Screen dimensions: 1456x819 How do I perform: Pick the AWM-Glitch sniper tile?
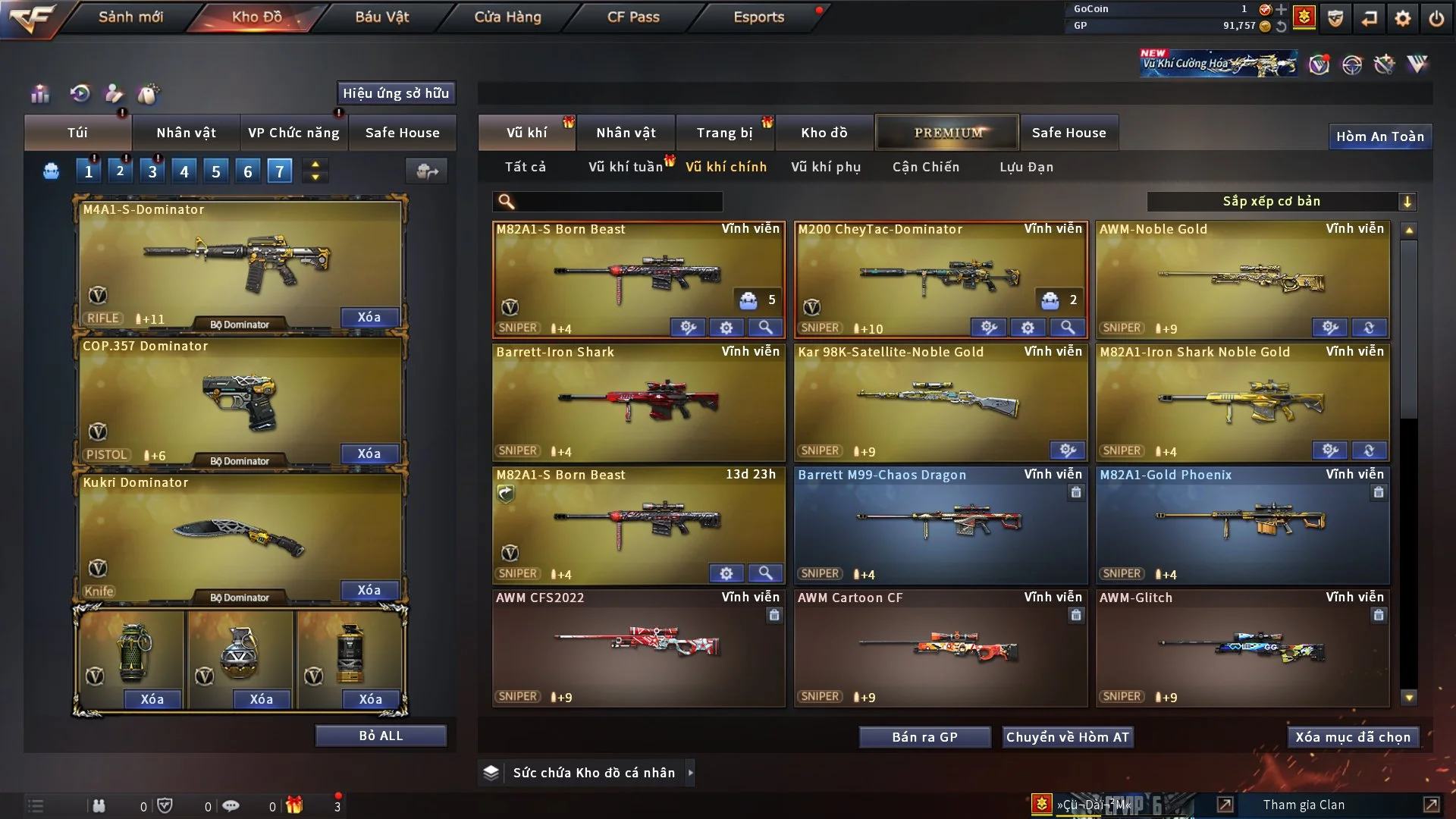click(1242, 648)
